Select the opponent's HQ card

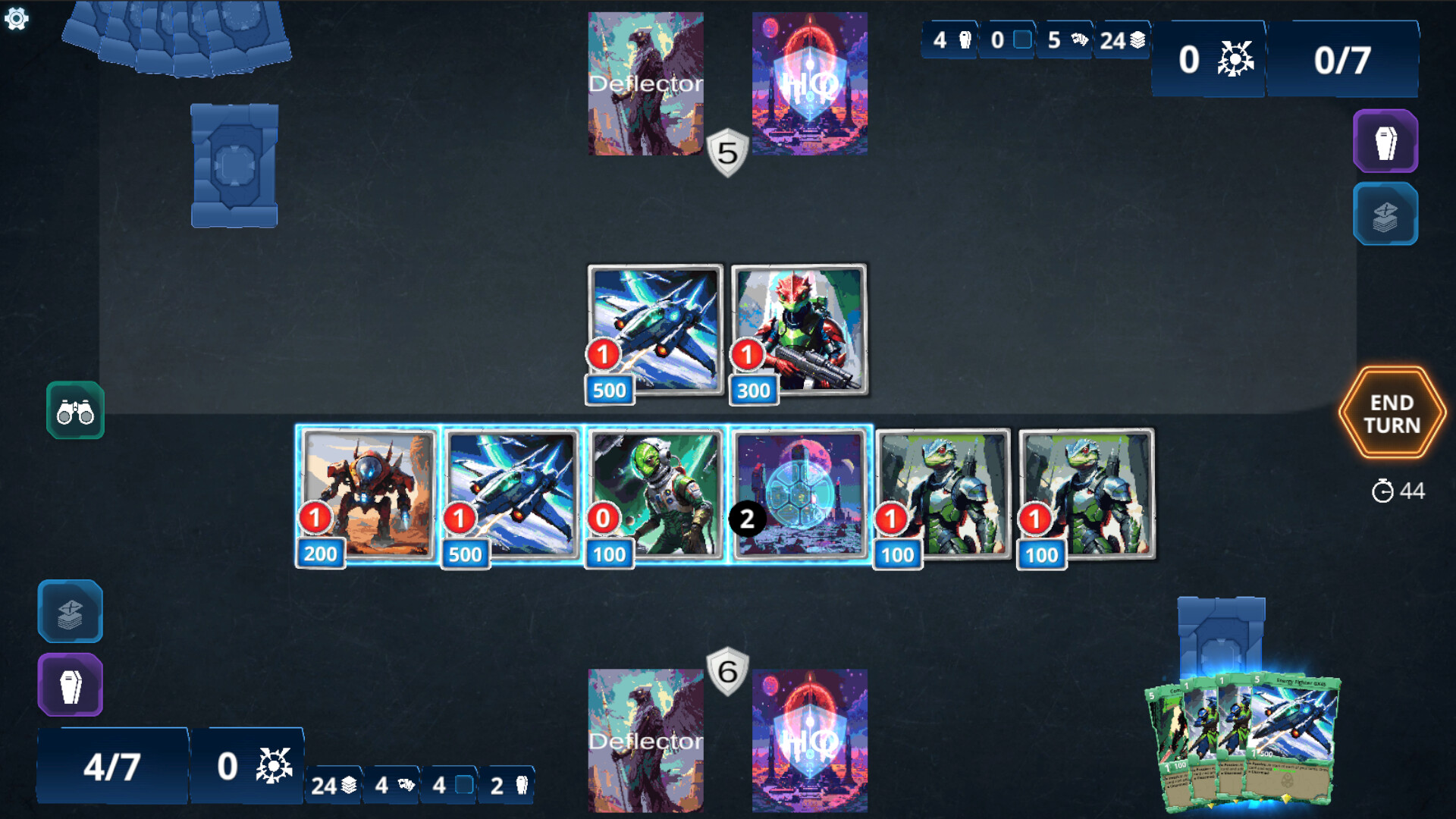[x=809, y=83]
